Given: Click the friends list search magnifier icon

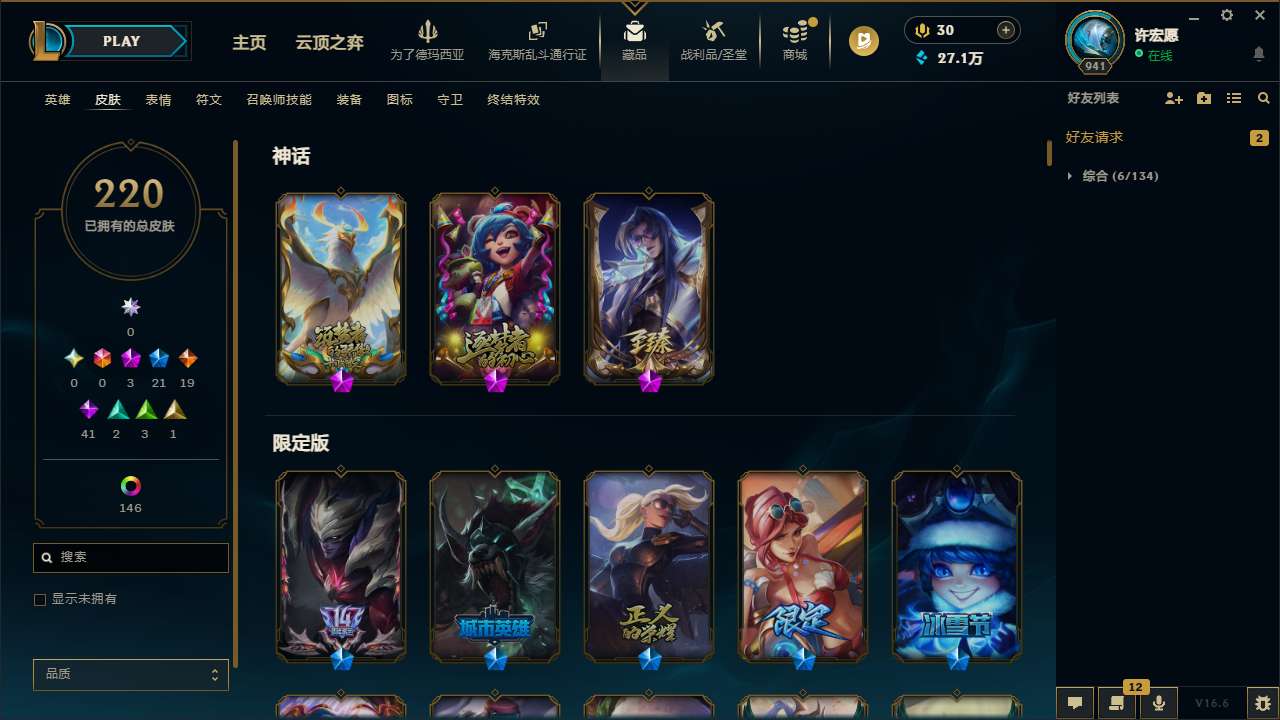Looking at the screenshot, I should pyautogui.click(x=1264, y=97).
